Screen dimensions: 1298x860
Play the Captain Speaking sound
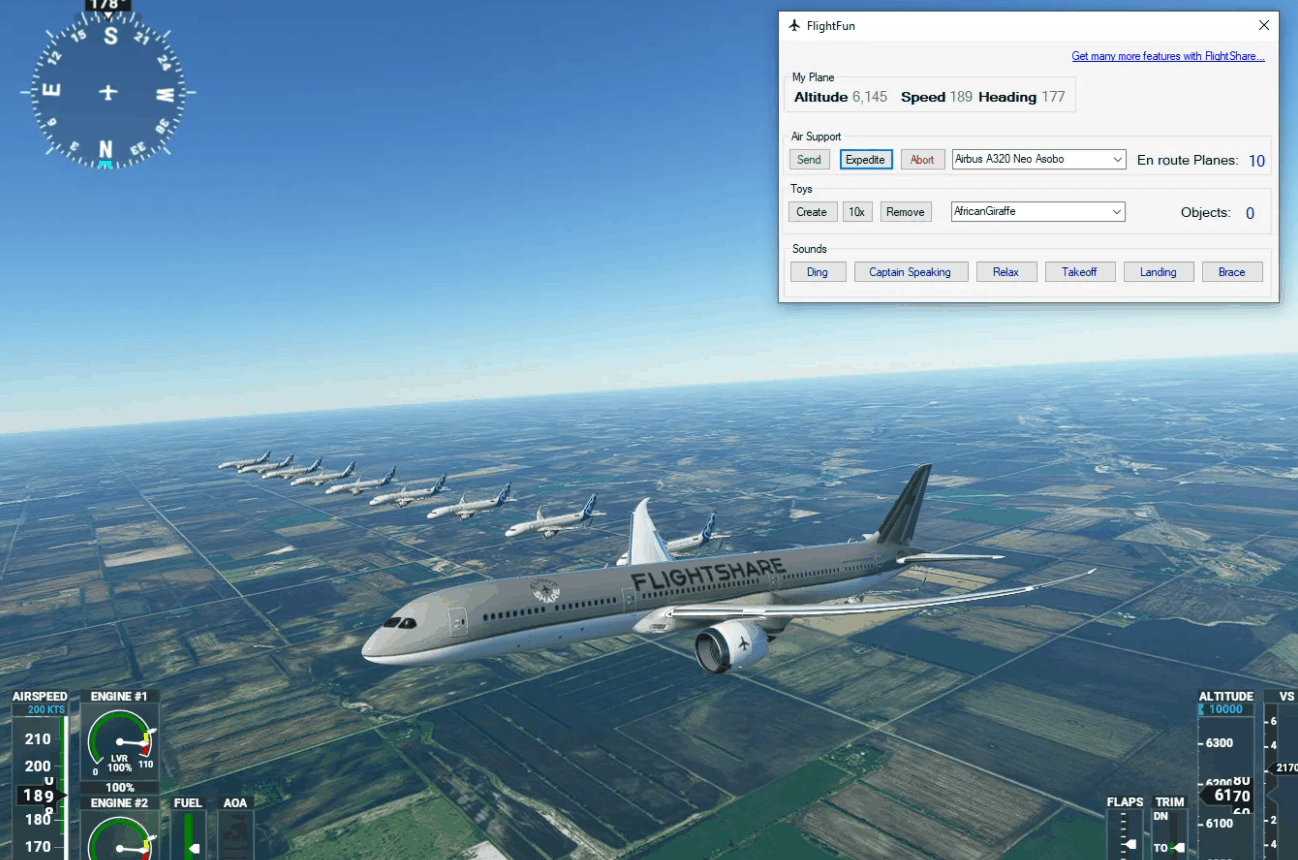point(910,272)
